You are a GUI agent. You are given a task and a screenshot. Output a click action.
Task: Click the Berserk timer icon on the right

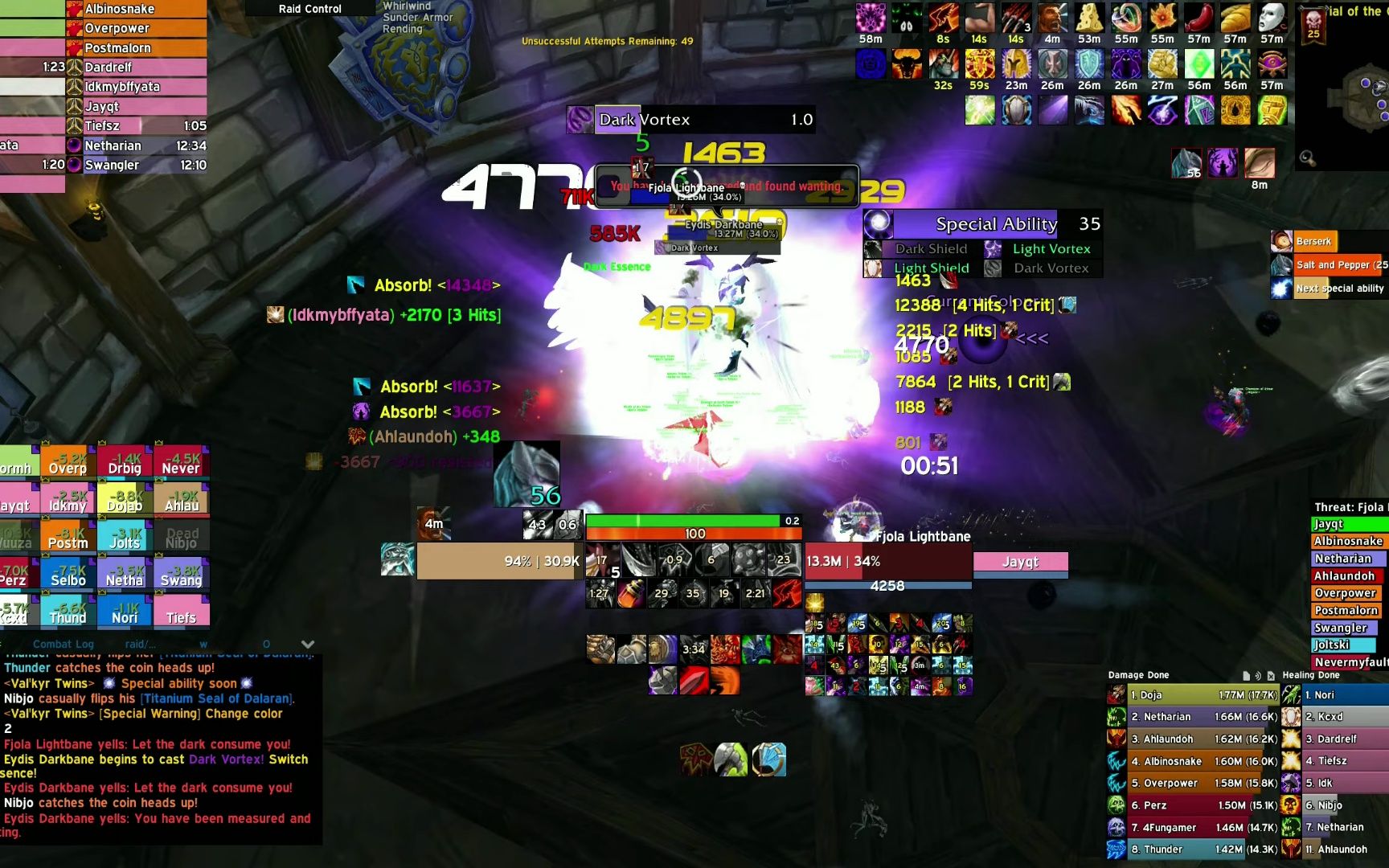coord(1281,241)
